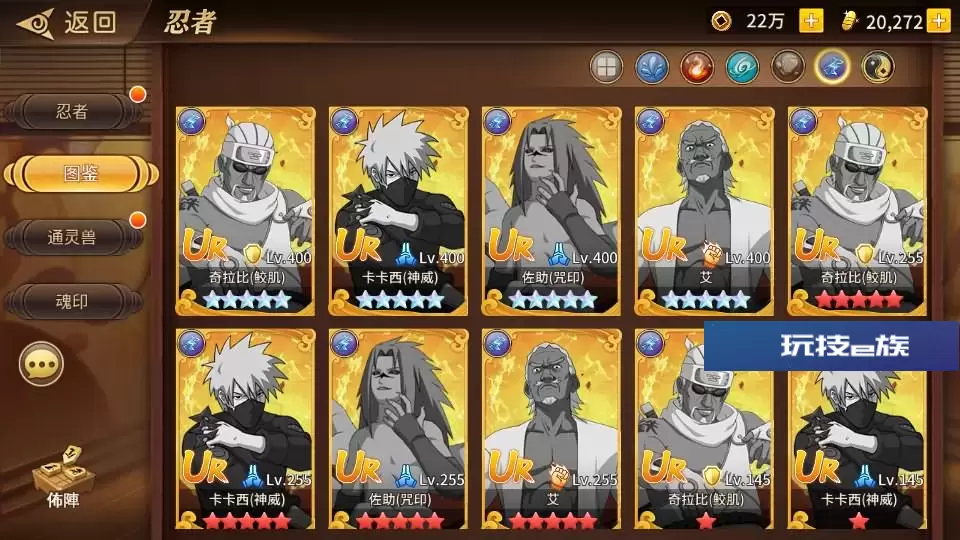Filter ninja by fire element
960x540 pixels.
(x=697, y=68)
